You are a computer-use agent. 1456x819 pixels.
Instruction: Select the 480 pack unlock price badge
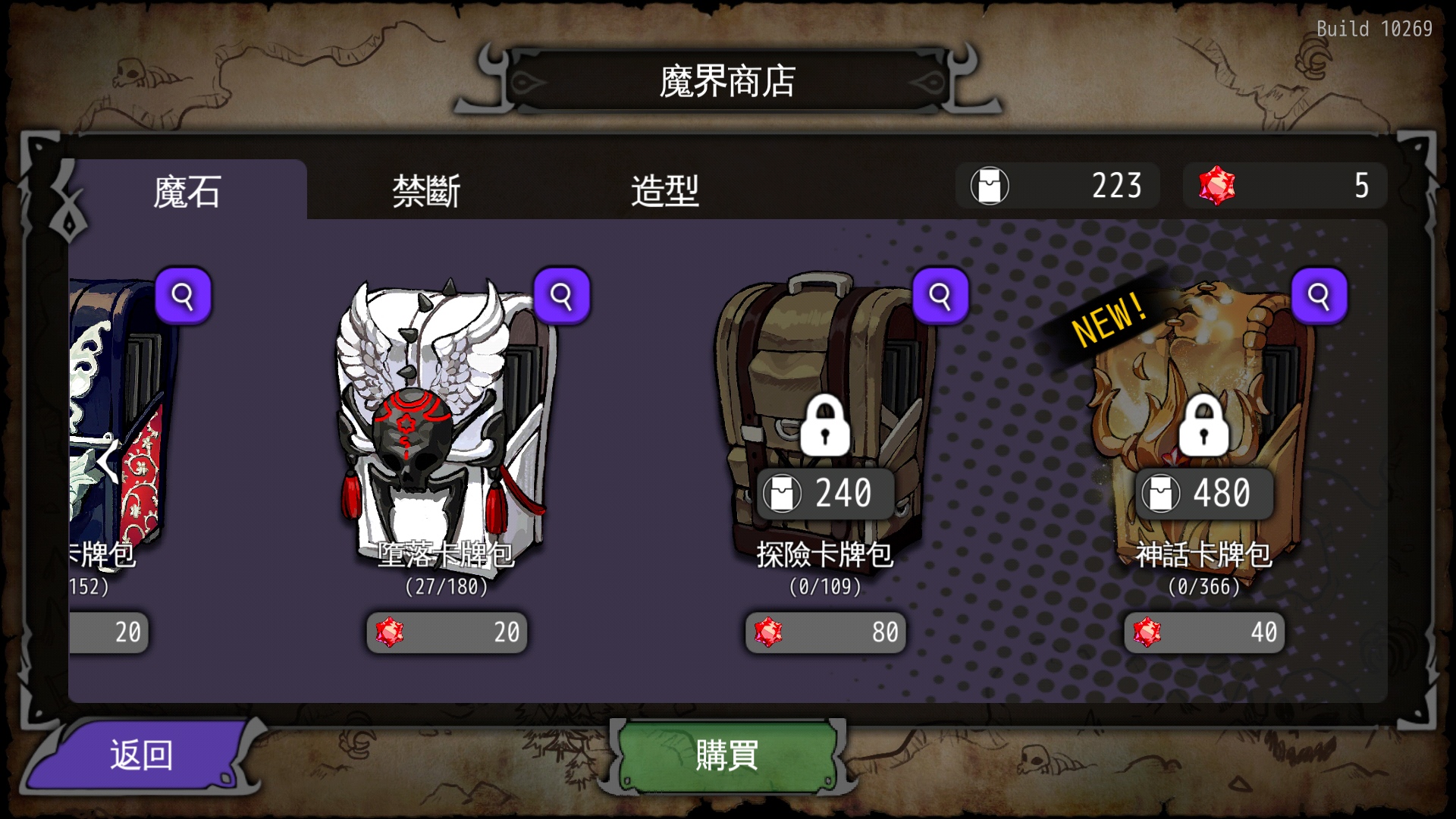click(1203, 493)
